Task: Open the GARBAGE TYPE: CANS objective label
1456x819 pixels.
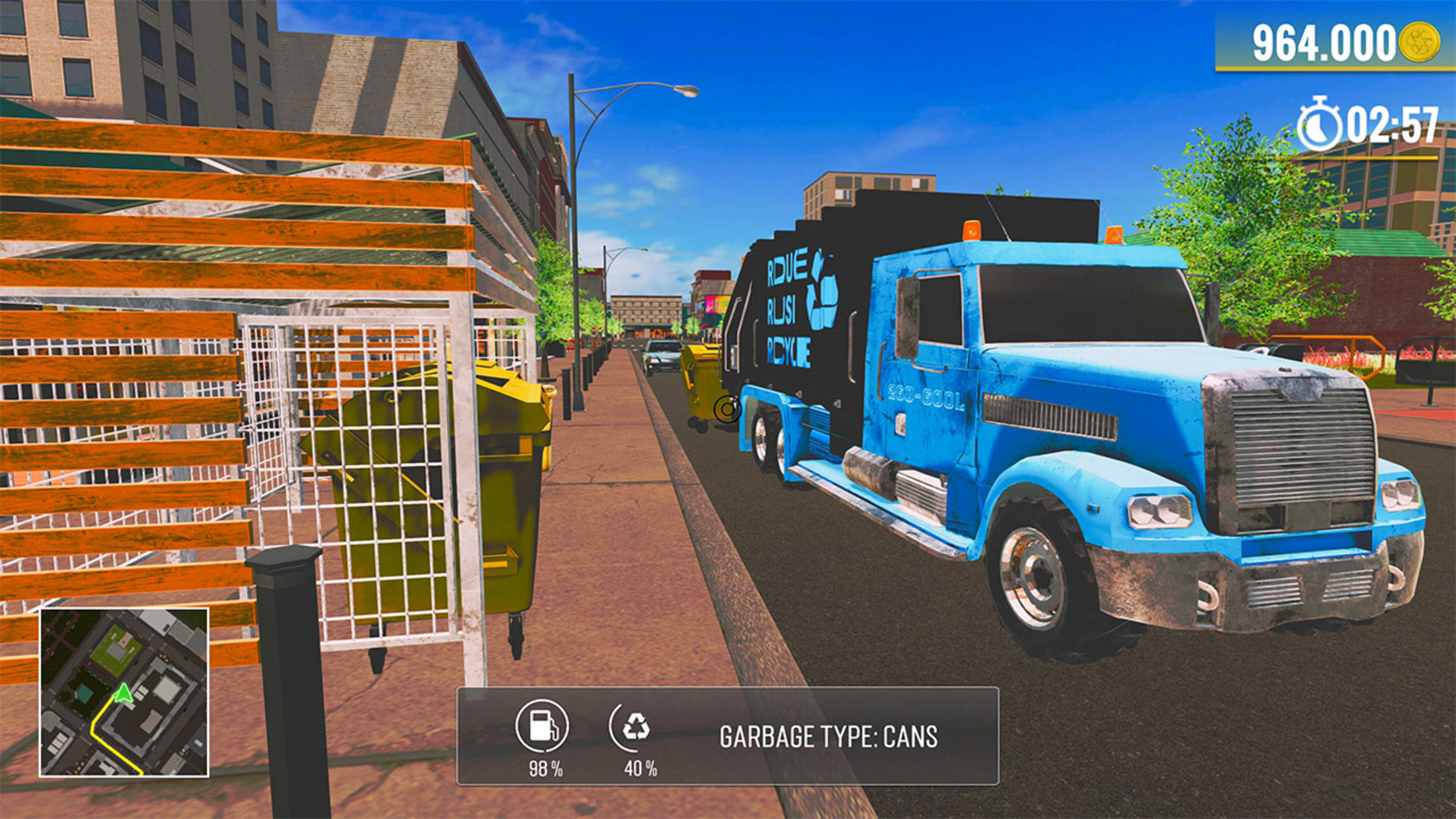Action: 827,736
